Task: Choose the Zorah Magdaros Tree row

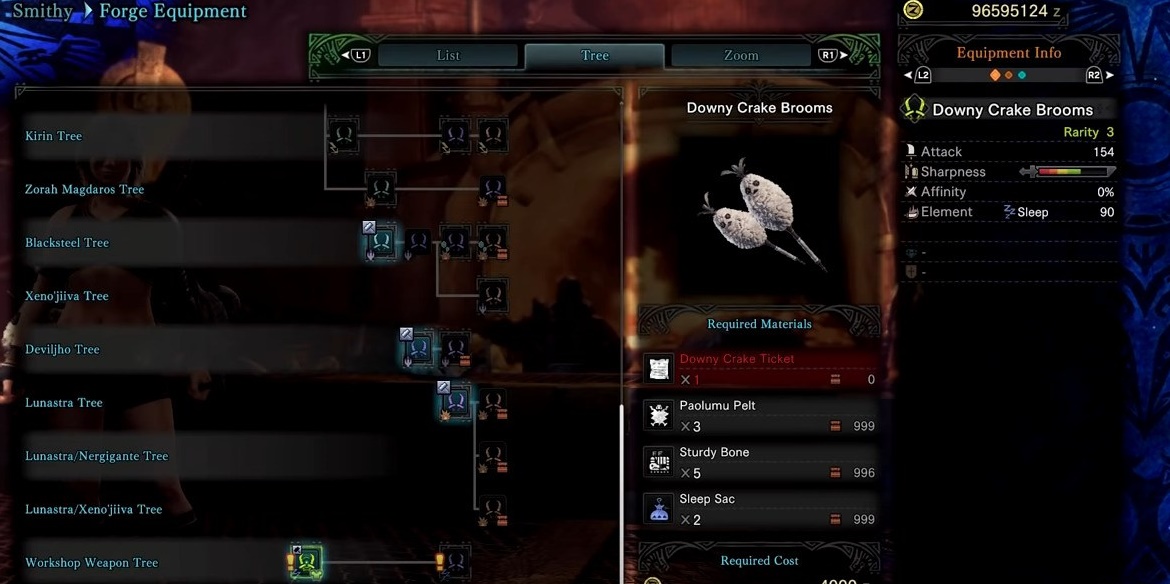Action: [x=85, y=189]
